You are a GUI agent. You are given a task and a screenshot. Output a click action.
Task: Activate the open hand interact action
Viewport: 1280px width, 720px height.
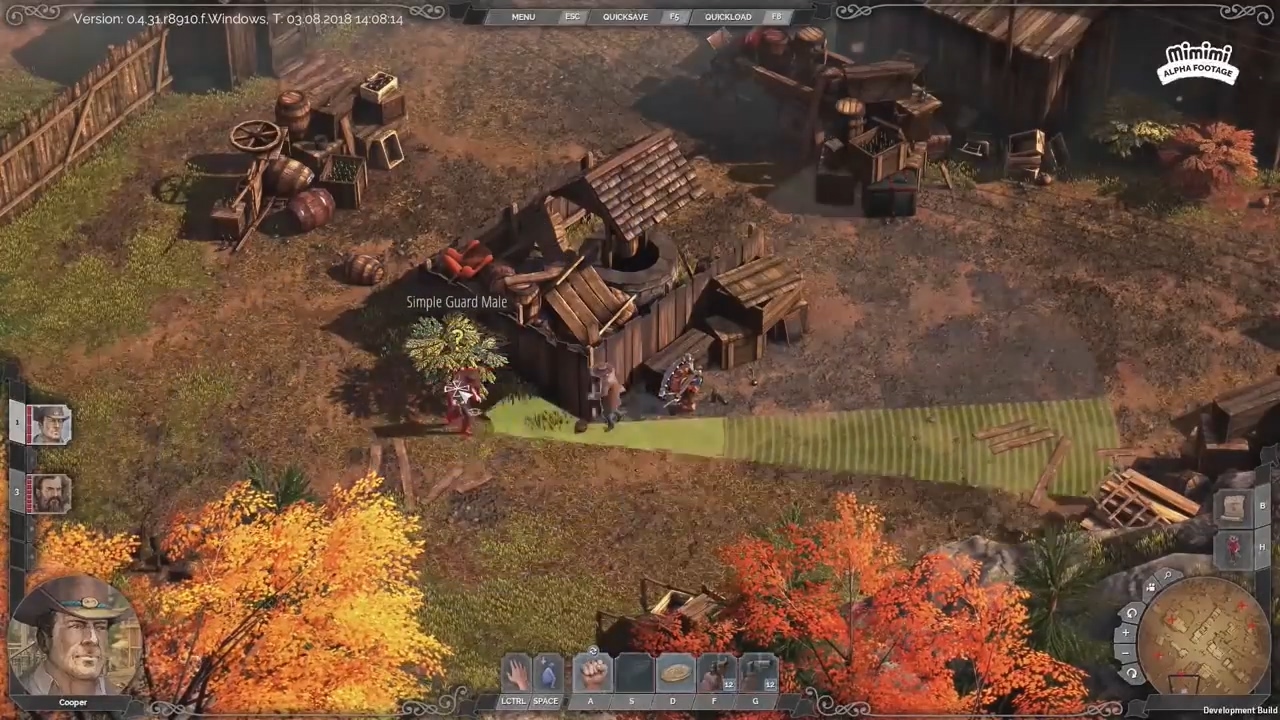(x=516, y=673)
